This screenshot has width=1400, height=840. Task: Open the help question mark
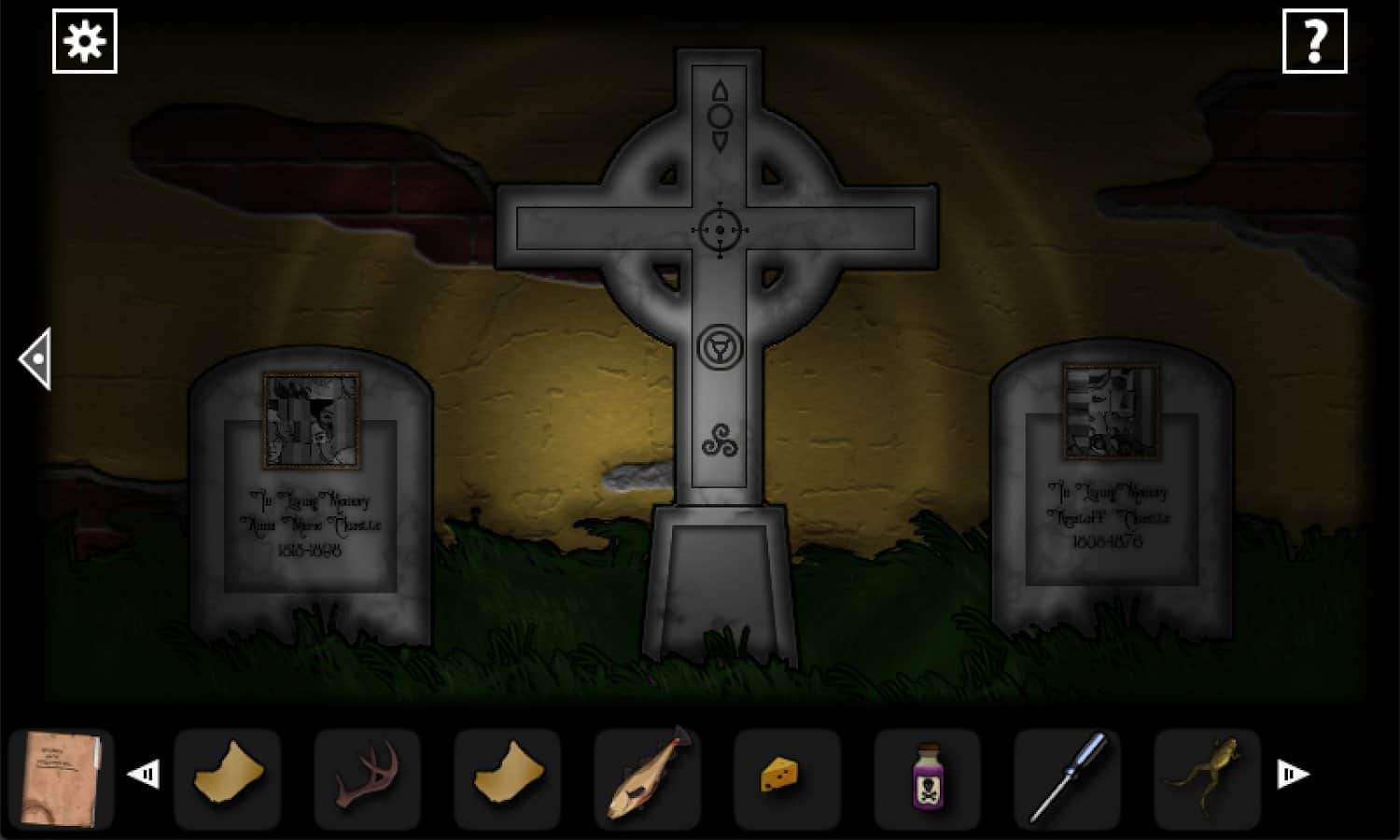pyautogui.click(x=1317, y=40)
